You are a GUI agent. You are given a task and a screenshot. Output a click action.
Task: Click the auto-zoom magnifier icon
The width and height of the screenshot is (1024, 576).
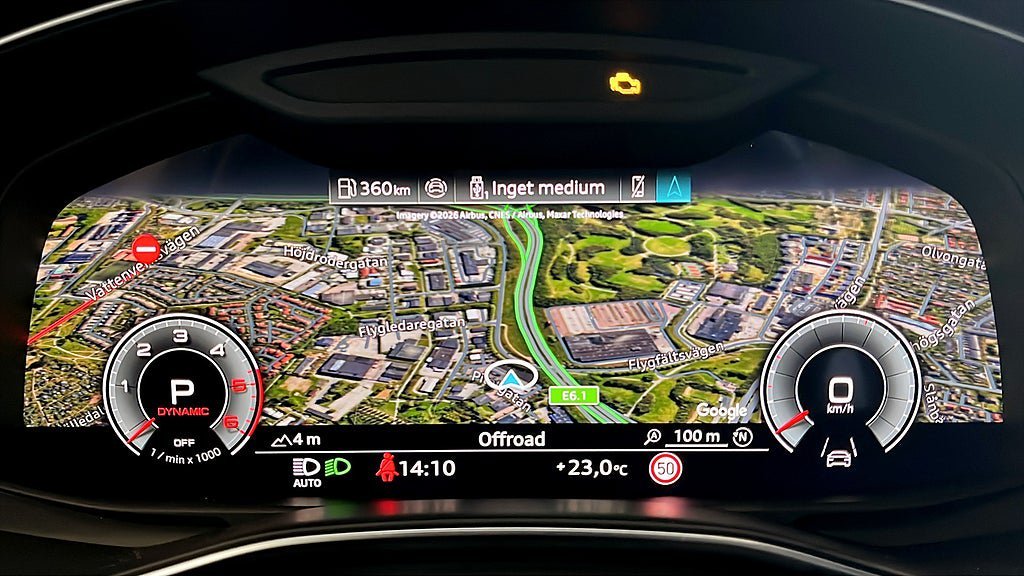(x=654, y=437)
